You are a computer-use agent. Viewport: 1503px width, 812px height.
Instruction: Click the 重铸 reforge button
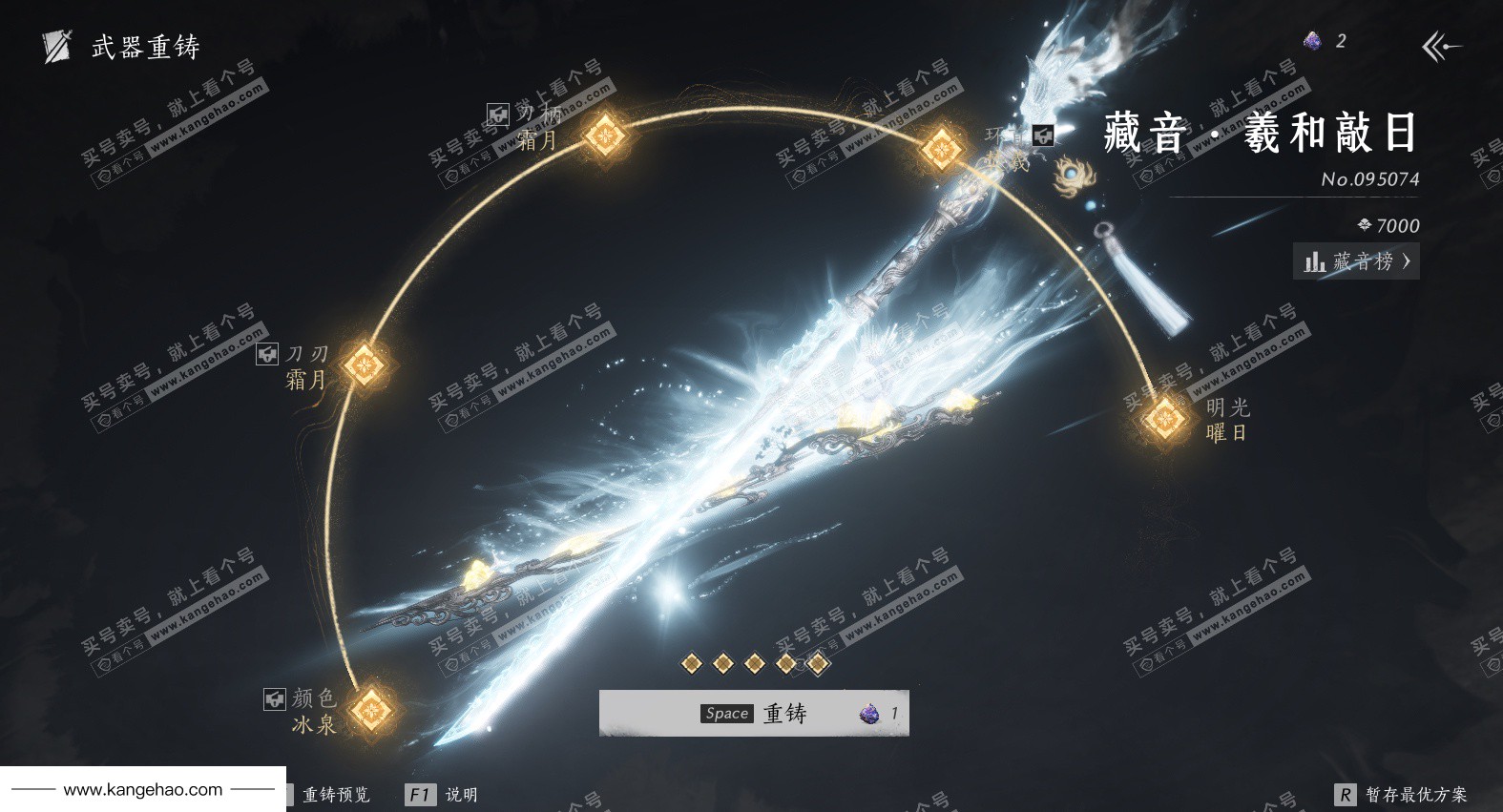754,713
